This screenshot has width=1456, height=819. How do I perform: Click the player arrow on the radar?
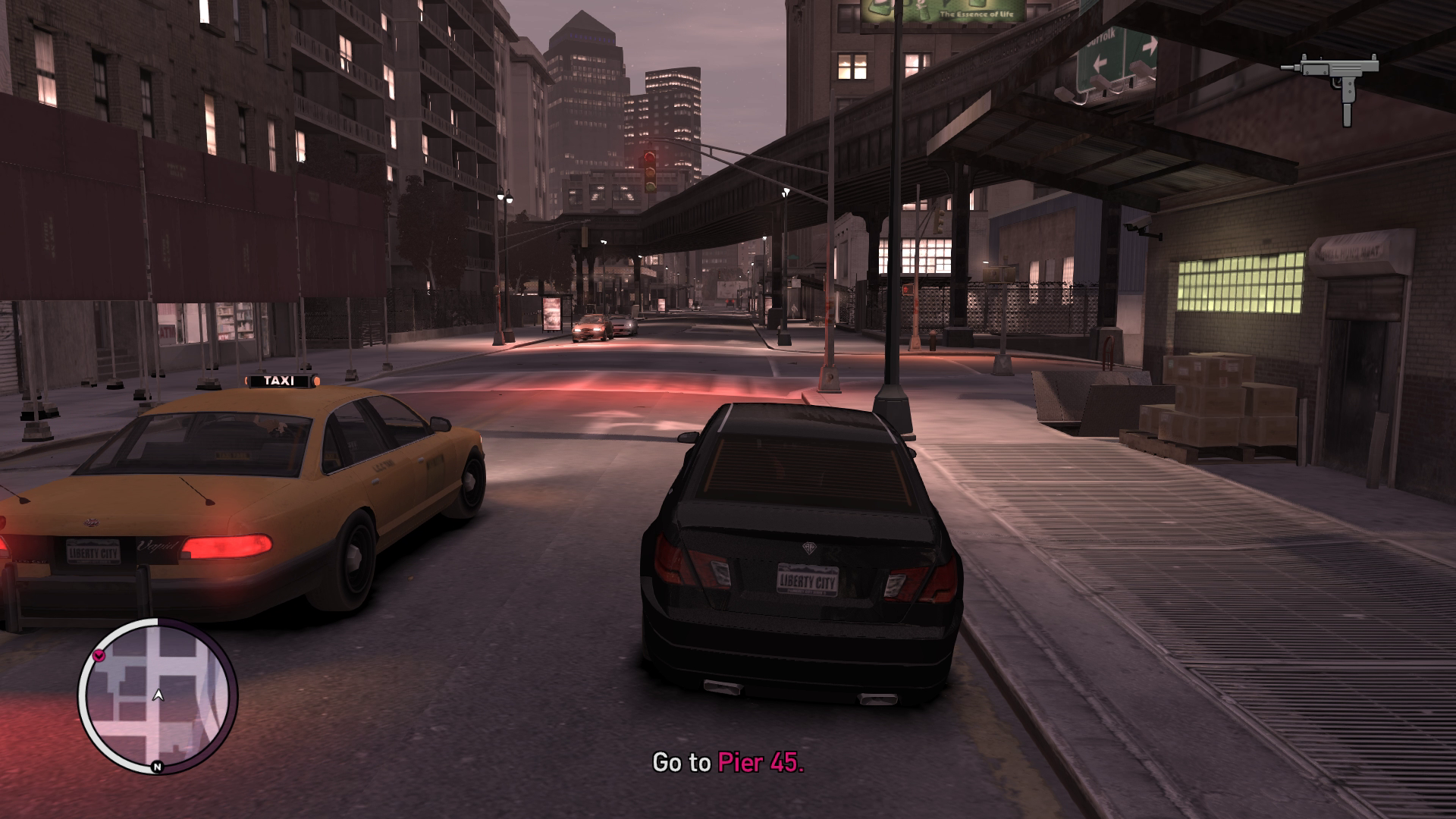158,694
